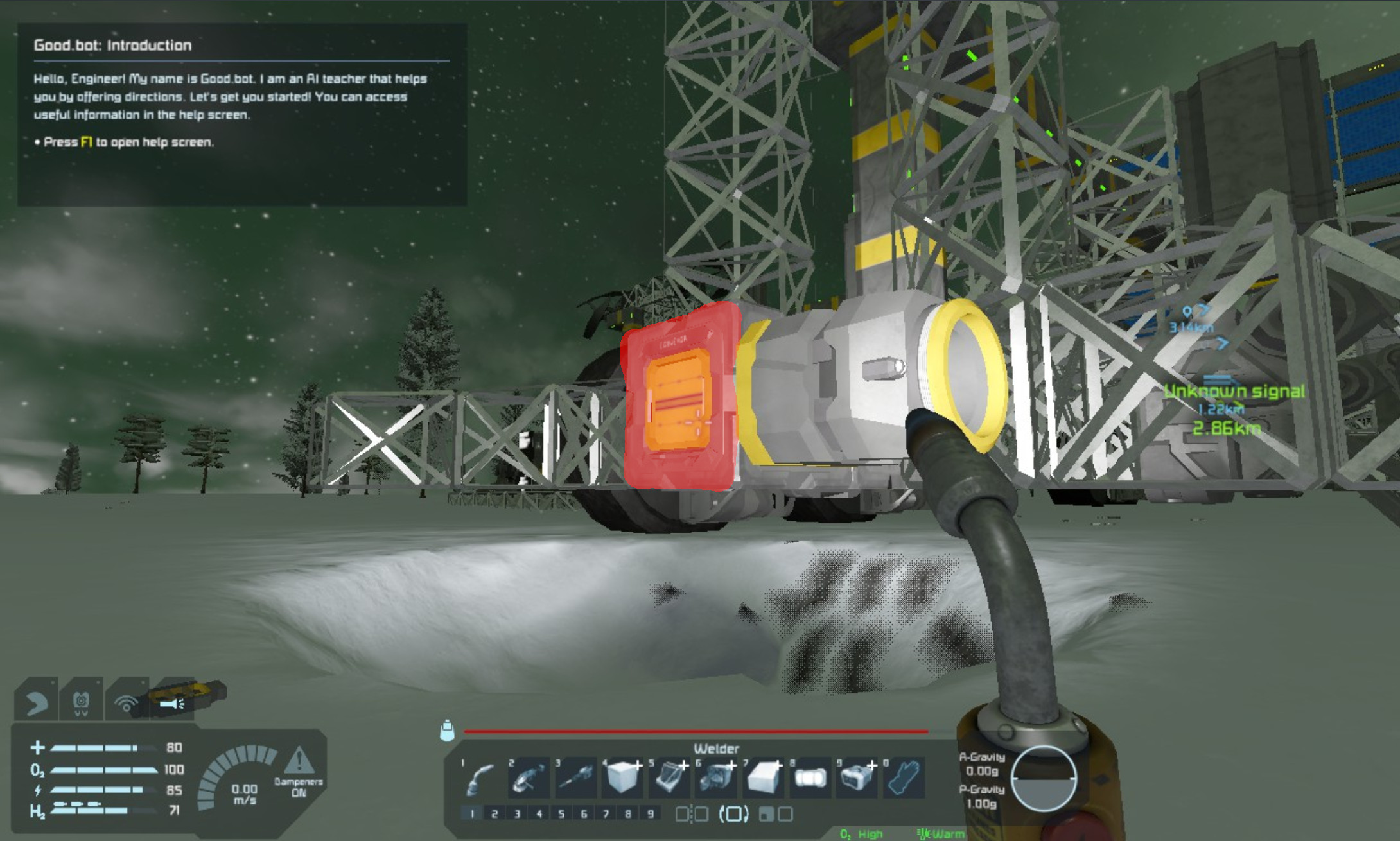Select the Unknown signal marker
Viewport: 1400px width, 841px height.
1234,391
